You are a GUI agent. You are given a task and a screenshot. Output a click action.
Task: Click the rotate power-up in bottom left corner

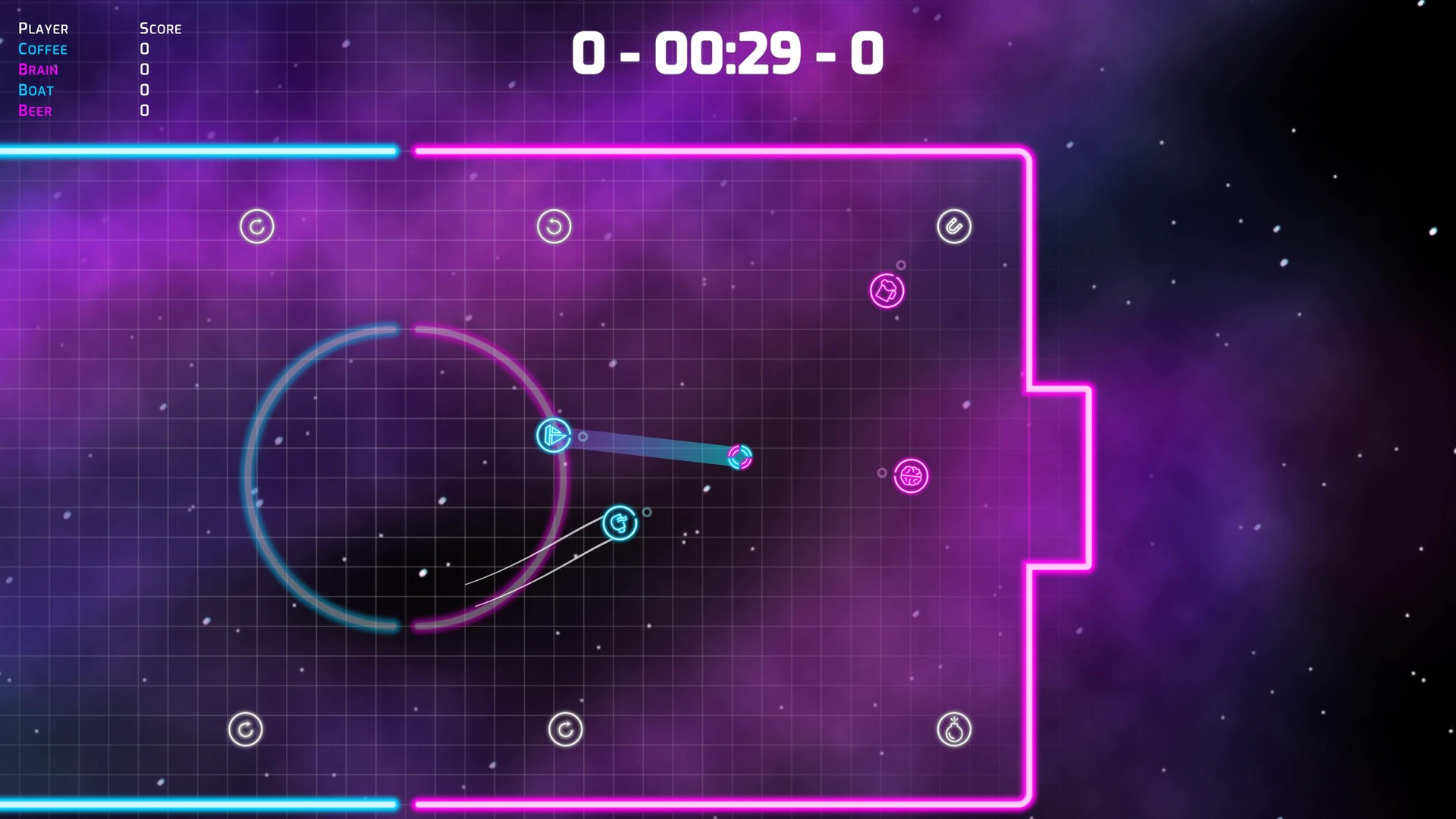[x=245, y=728]
